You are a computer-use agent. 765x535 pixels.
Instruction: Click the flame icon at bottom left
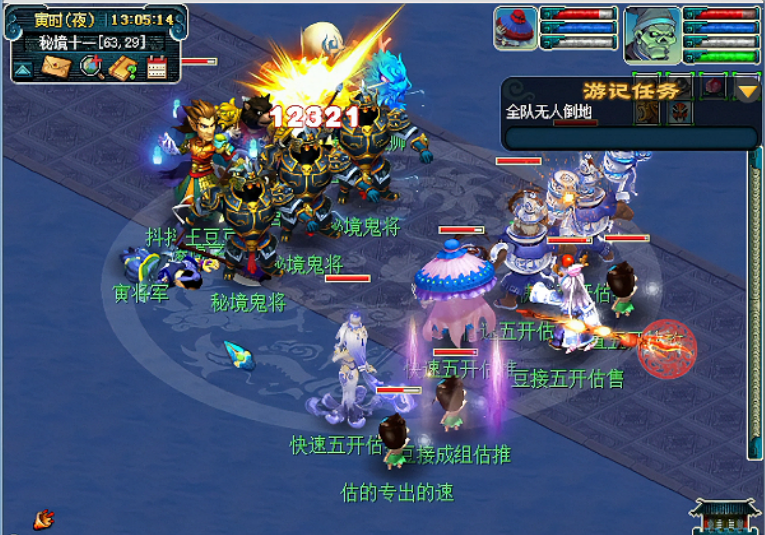[43, 518]
